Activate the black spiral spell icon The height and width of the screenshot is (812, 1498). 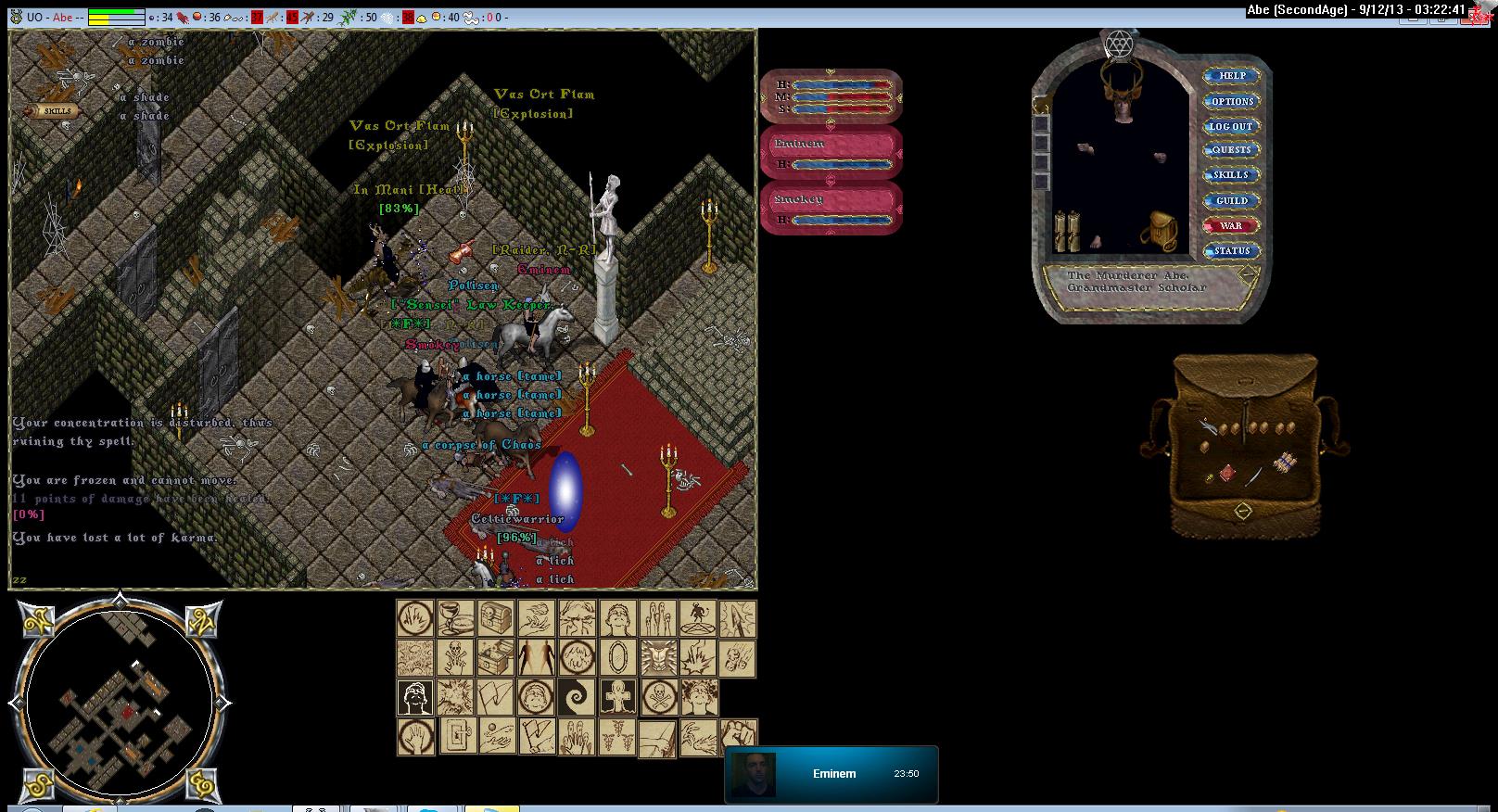(x=577, y=697)
